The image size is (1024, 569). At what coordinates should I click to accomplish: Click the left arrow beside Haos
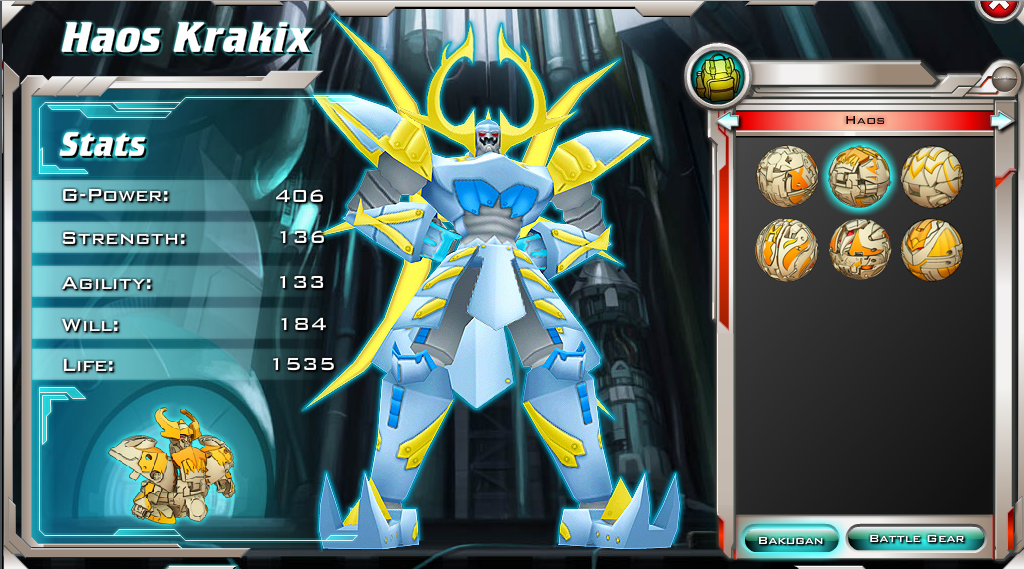(728, 121)
